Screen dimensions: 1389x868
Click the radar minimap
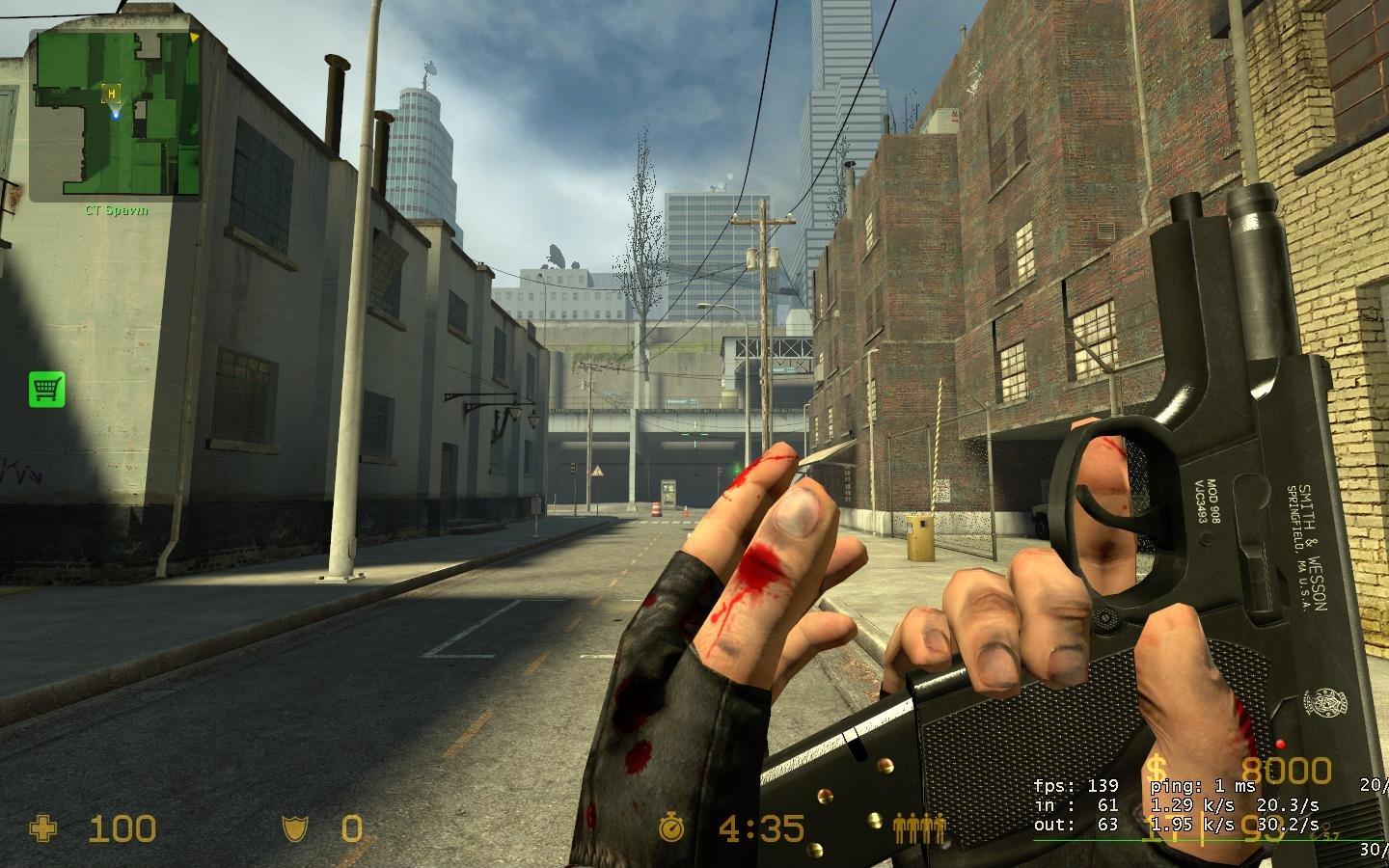pos(115,114)
